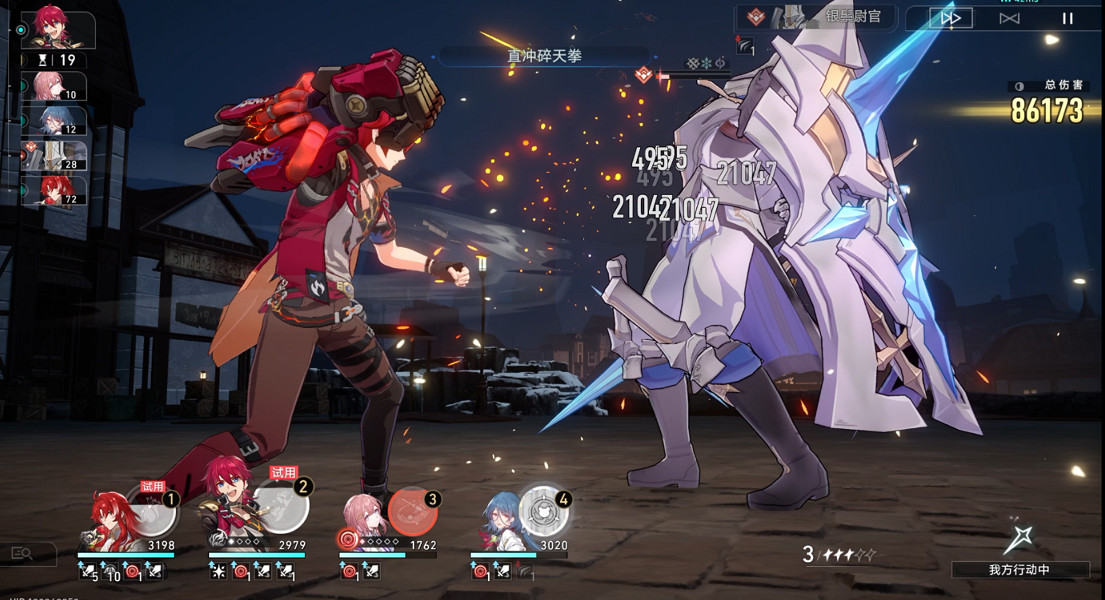The image size is (1105, 600).
Task: Toggle the double-speed fast-forward button
Action: click(x=950, y=18)
